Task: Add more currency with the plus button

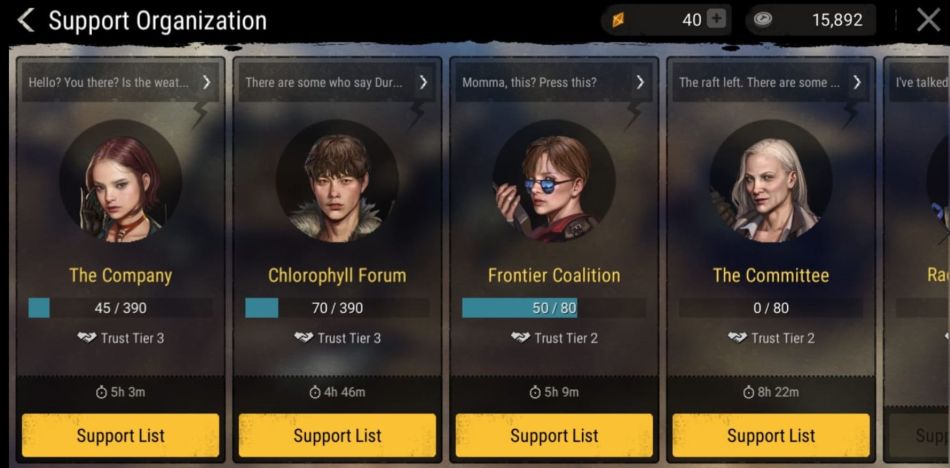Action: pos(716,20)
